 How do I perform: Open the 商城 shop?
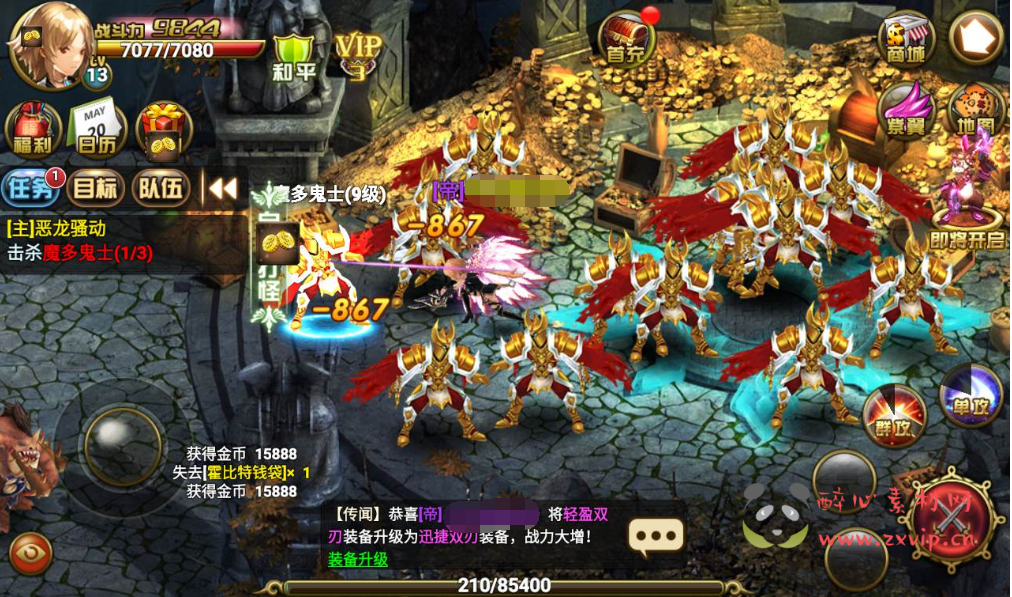pyautogui.click(x=906, y=39)
